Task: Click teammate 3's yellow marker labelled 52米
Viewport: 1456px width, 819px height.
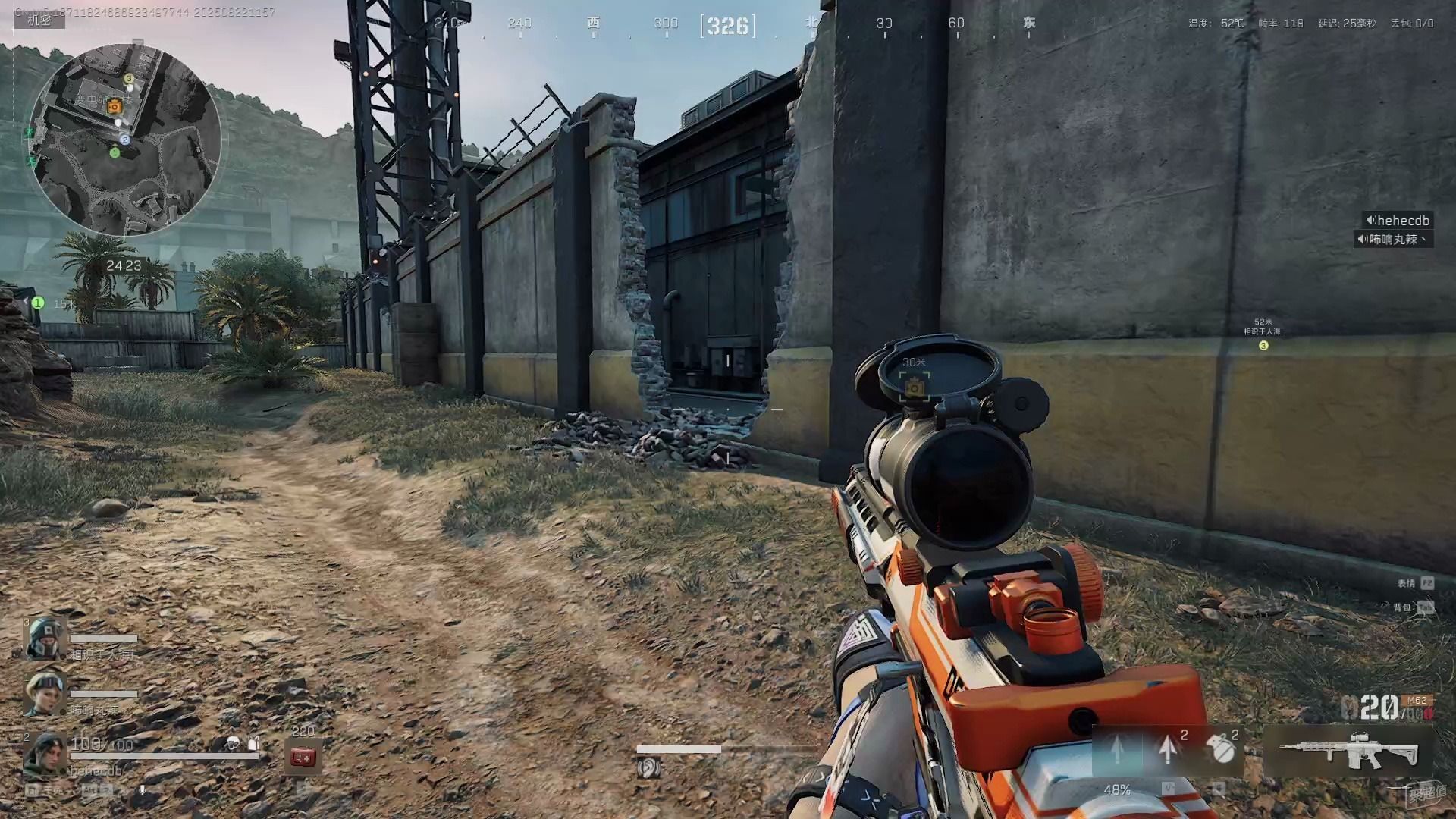Action: click(1263, 345)
